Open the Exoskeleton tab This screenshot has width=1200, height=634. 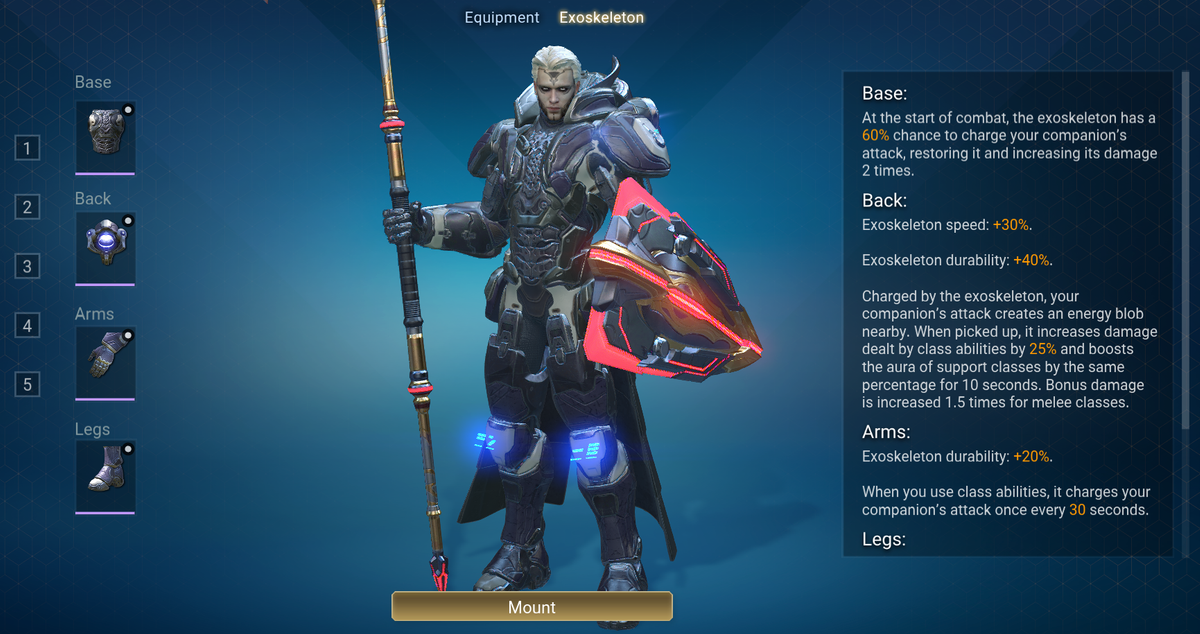point(601,18)
